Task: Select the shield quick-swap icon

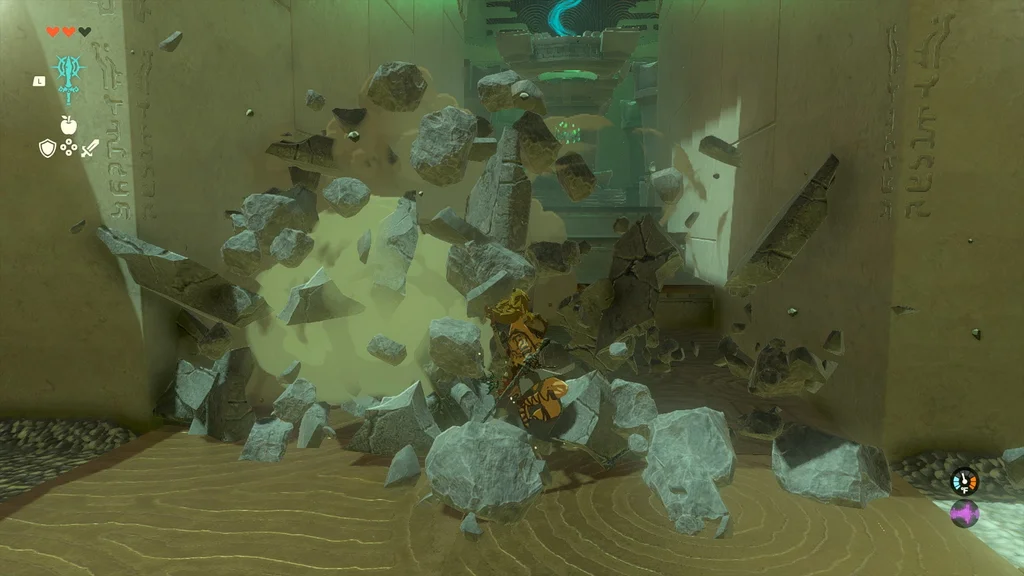Action: [46, 148]
